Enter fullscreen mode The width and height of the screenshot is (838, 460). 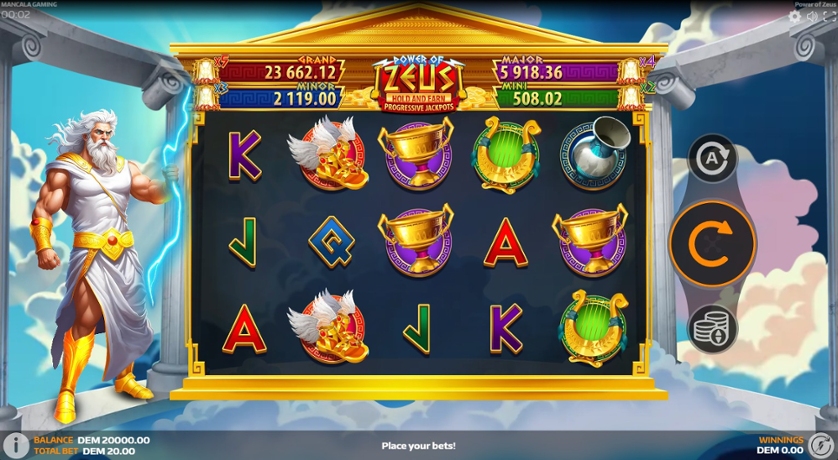(827, 17)
